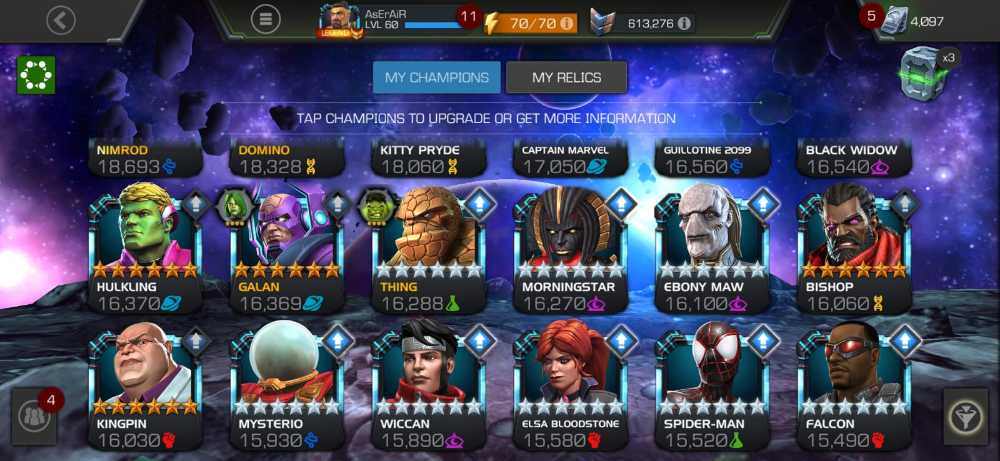Open the champion filter button

coord(965,416)
